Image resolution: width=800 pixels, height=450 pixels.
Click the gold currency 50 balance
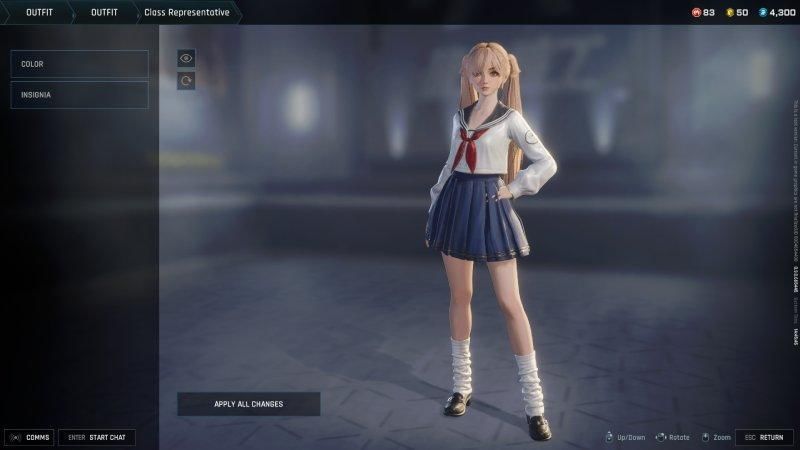pyautogui.click(x=736, y=12)
